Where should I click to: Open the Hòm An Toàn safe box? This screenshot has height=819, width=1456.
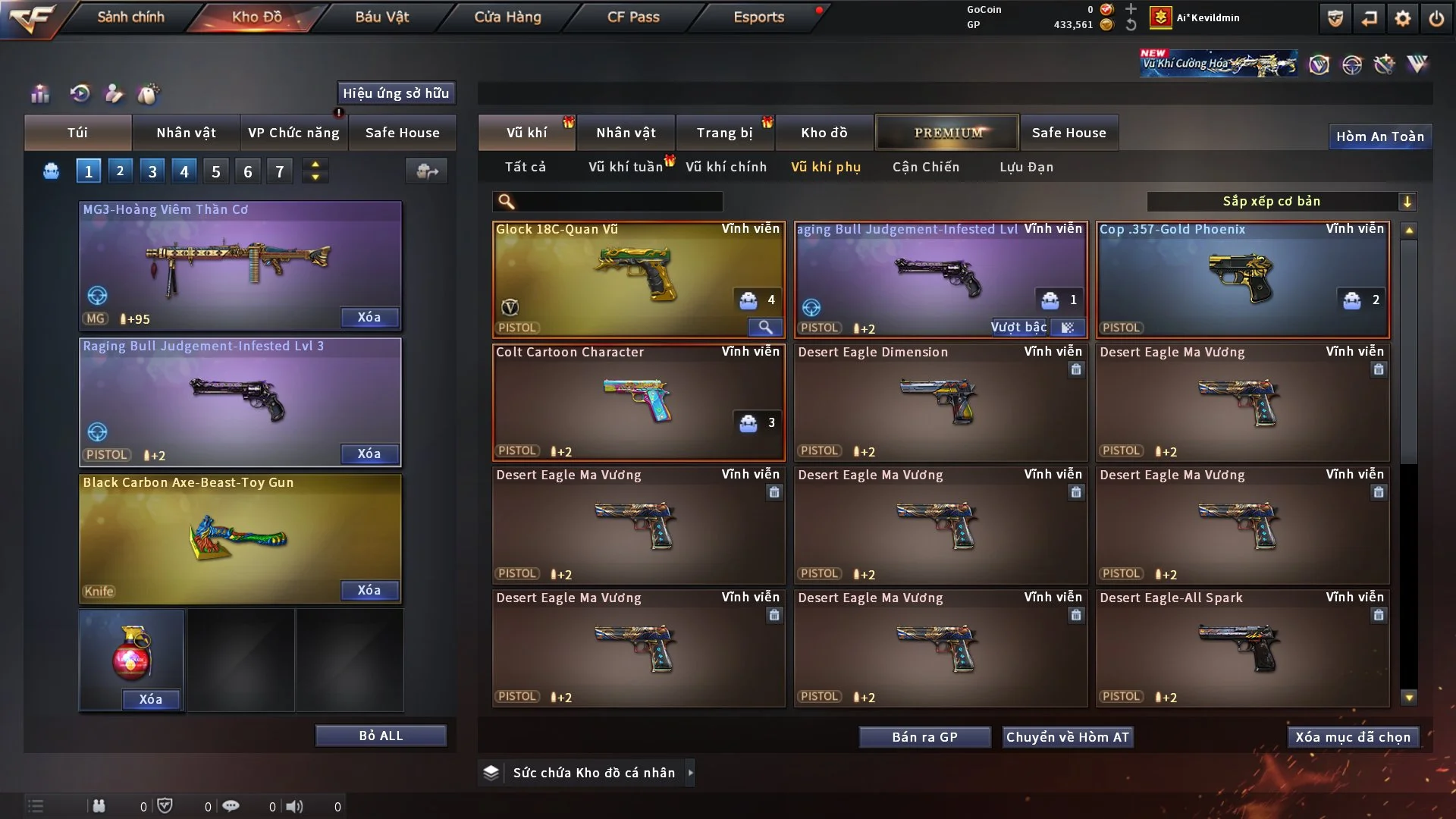pyautogui.click(x=1379, y=136)
